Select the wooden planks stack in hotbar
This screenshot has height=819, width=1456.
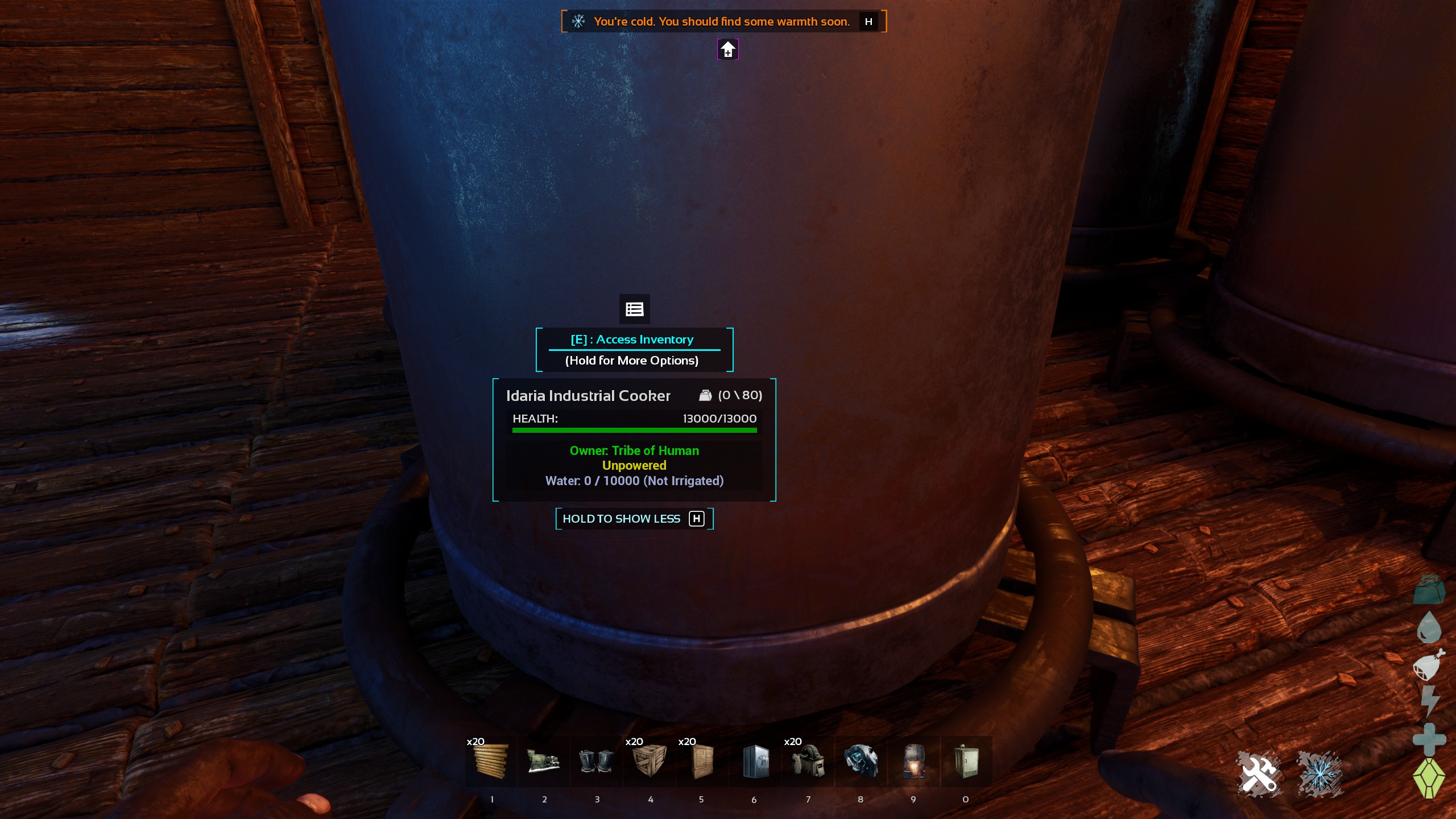490,761
